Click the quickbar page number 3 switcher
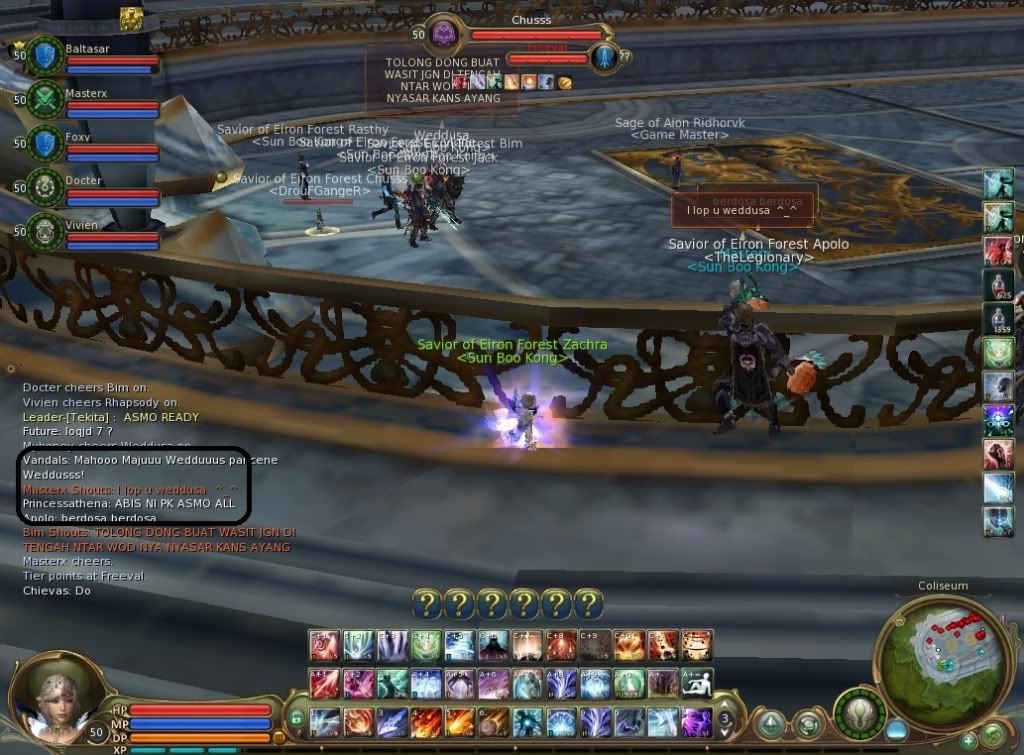1024x755 pixels. tap(727, 719)
